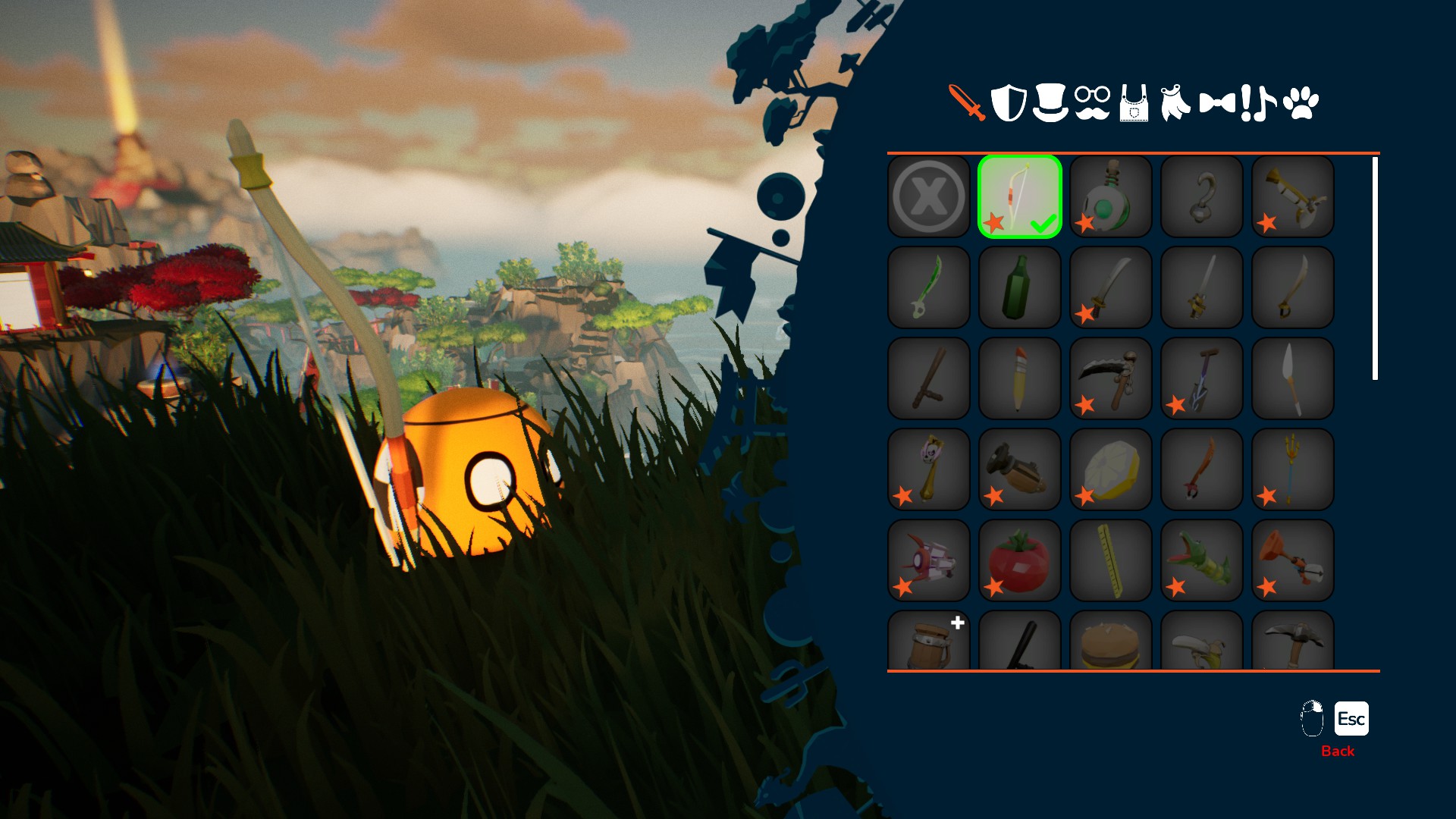Select the equipped bow slot
The height and width of the screenshot is (819, 1456).
1020,196
